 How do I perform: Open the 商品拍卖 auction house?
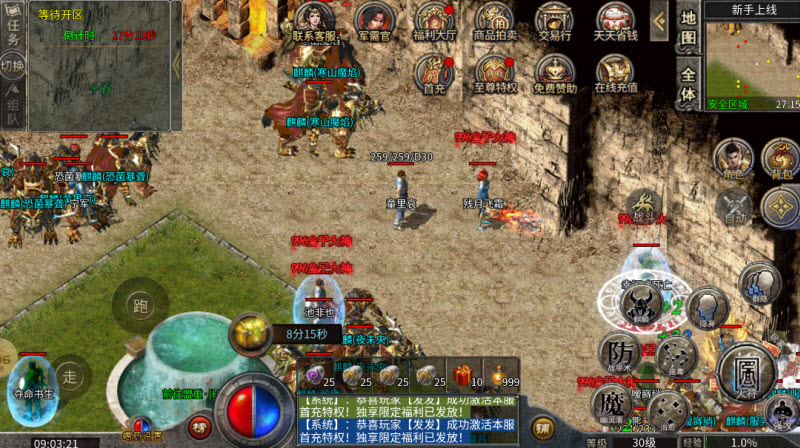(x=494, y=20)
